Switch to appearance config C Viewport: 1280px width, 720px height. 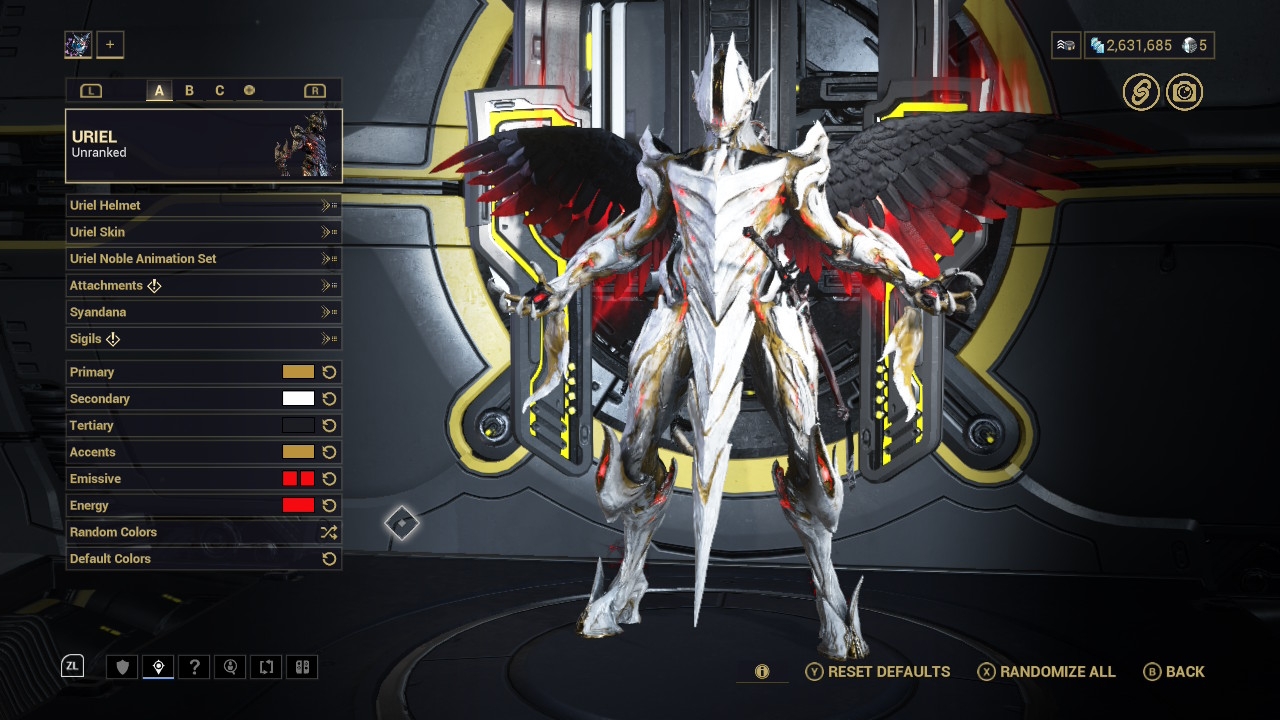point(220,91)
